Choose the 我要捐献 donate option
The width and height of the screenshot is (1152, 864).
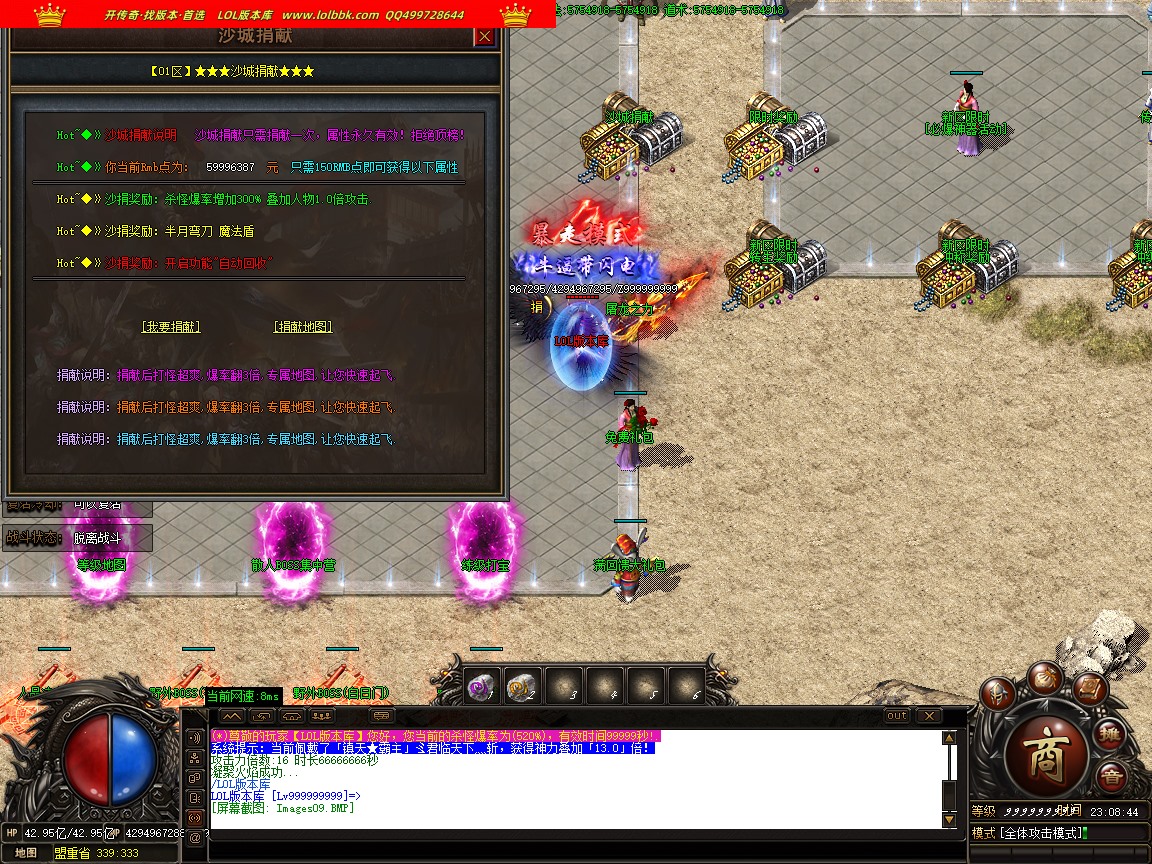(170, 327)
